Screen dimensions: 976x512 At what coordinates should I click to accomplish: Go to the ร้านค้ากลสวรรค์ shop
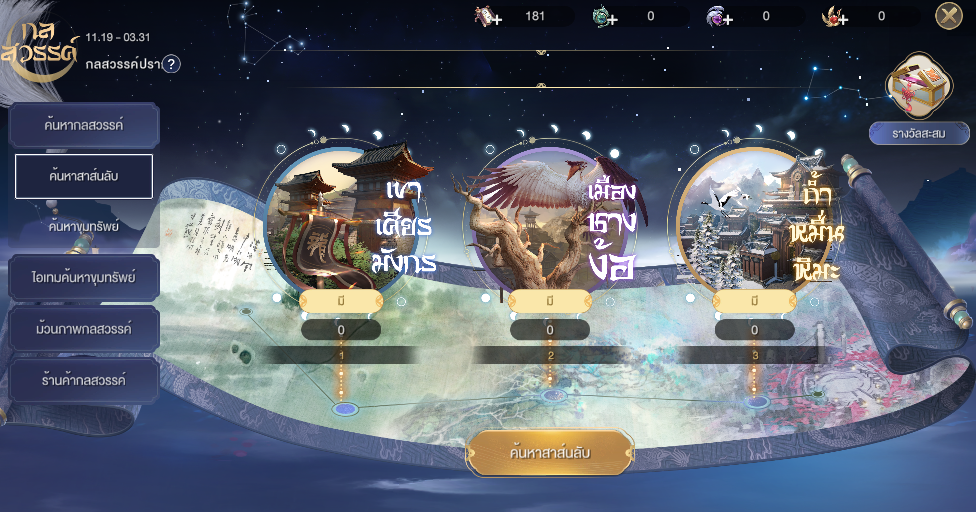coord(84,380)
